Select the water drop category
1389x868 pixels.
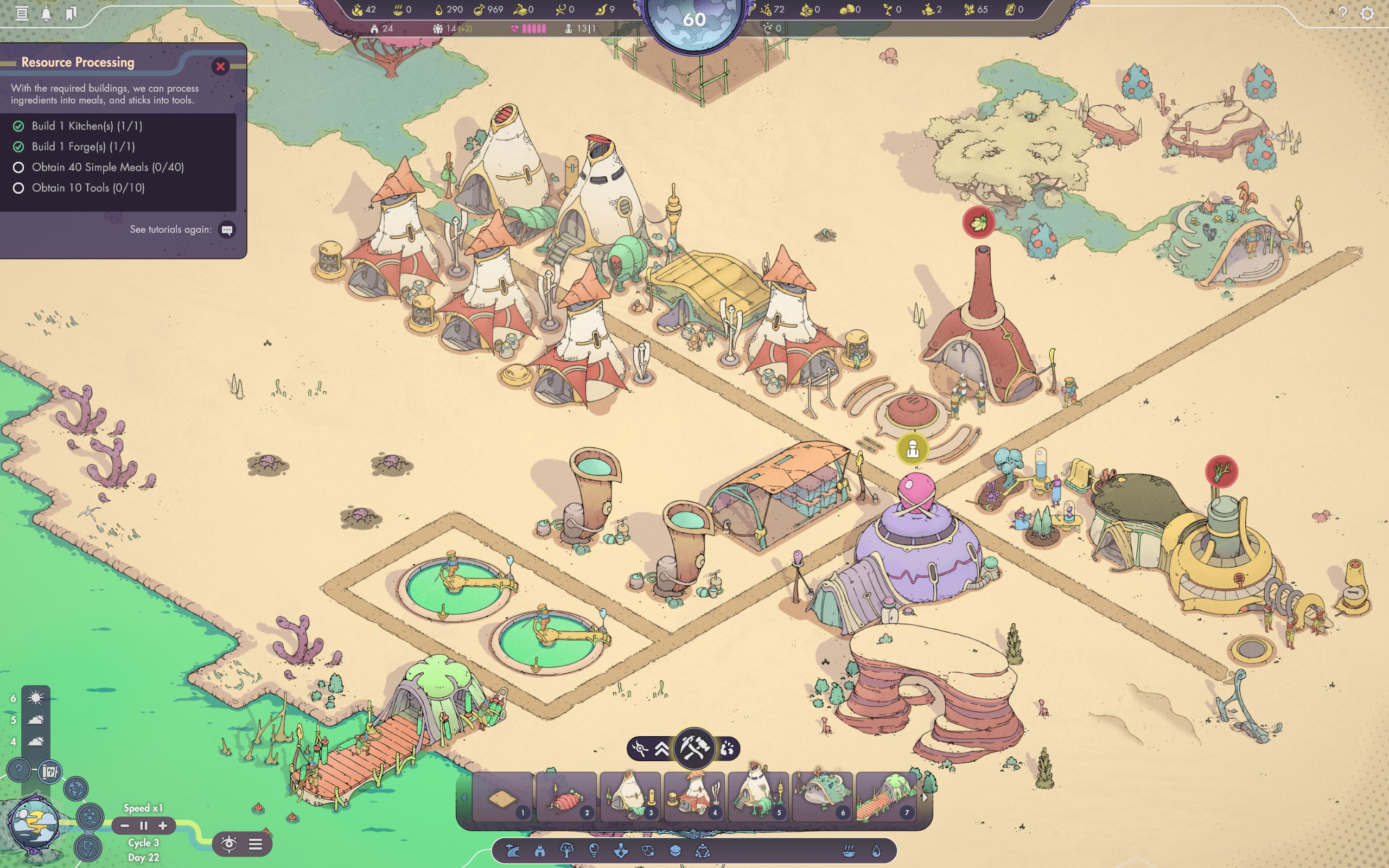point(876,851)
